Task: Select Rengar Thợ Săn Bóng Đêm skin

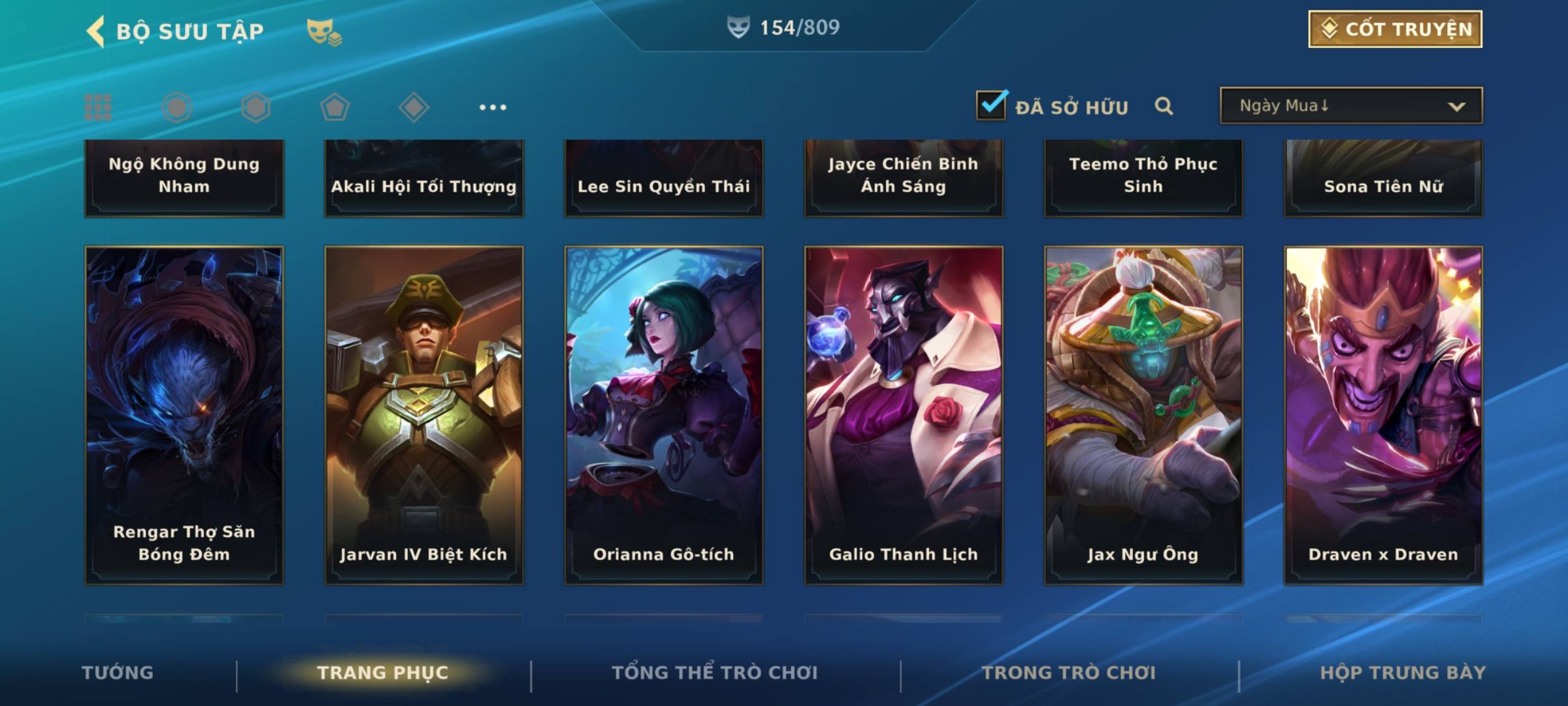Action: point(184,415)
